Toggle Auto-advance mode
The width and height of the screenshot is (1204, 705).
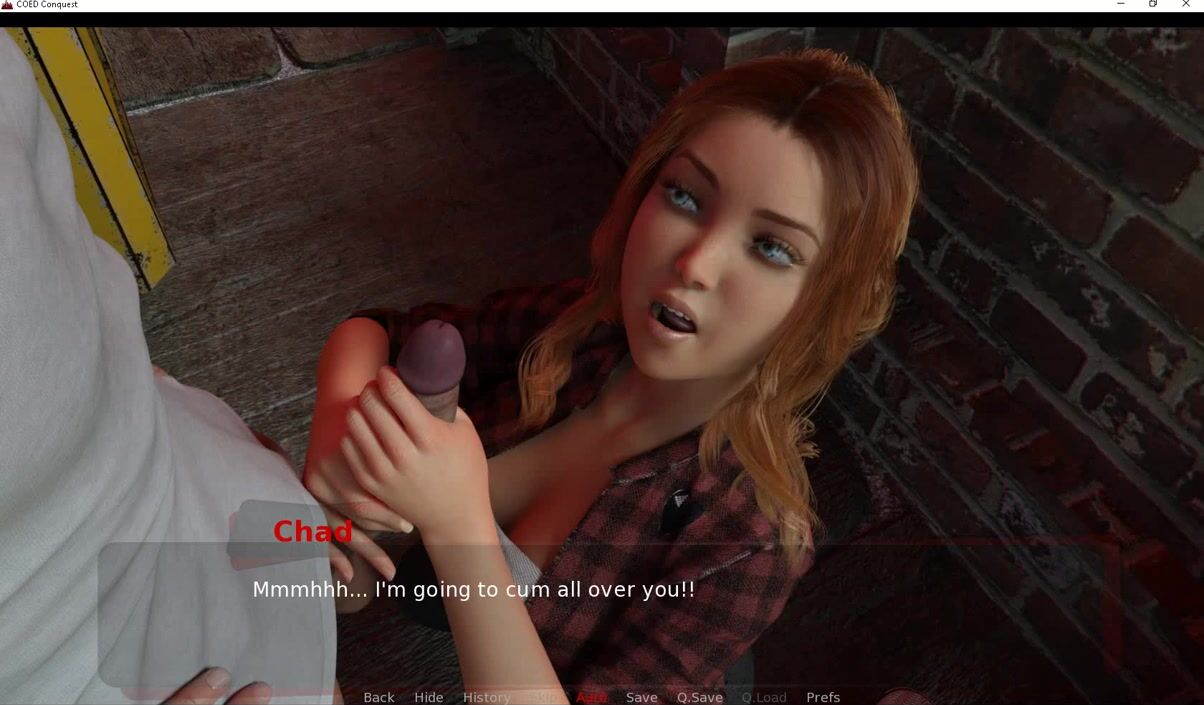(x=591, y=697)
